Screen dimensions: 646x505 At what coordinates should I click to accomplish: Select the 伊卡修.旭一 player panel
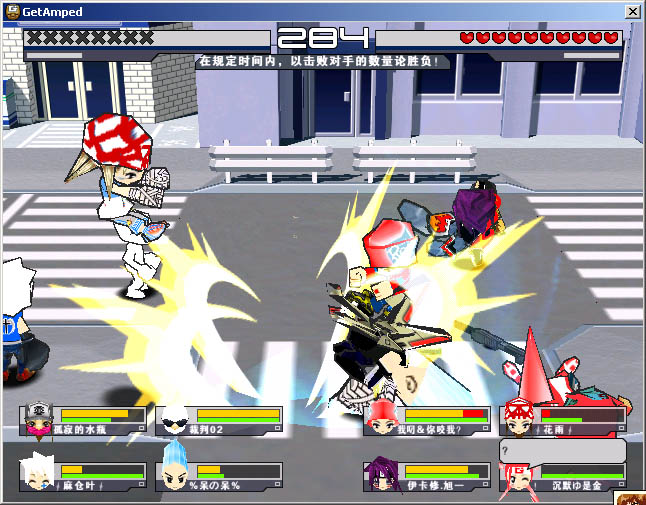pyautogui.click(x=427, y=476)
